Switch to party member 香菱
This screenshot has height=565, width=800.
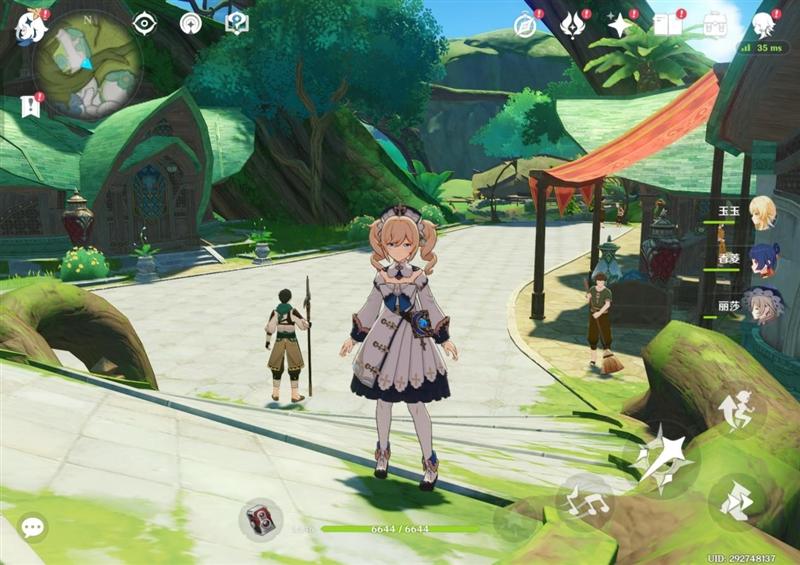(763, 259)
